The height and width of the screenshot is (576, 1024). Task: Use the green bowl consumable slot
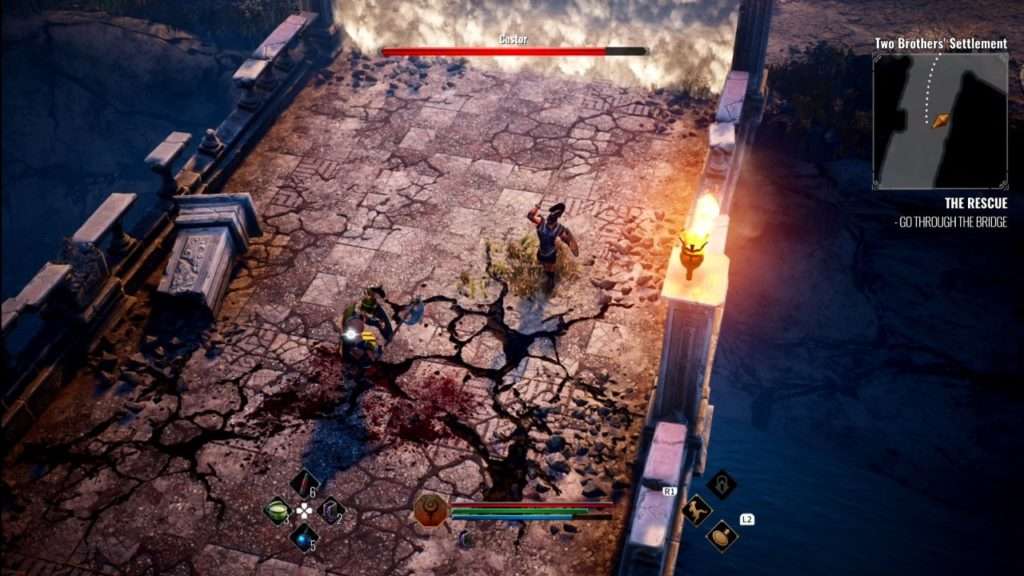click(276, 511)
